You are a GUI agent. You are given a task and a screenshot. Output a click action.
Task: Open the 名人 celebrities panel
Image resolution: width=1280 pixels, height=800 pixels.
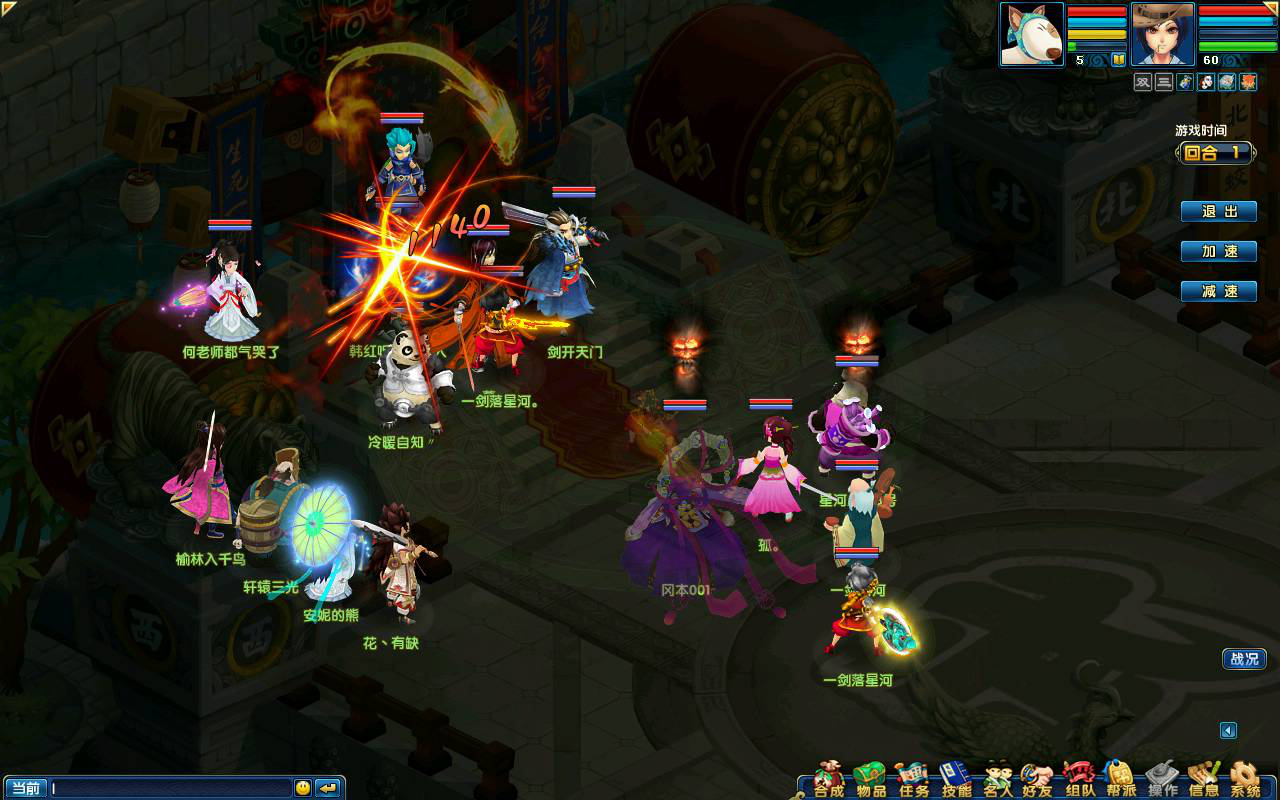998,780
